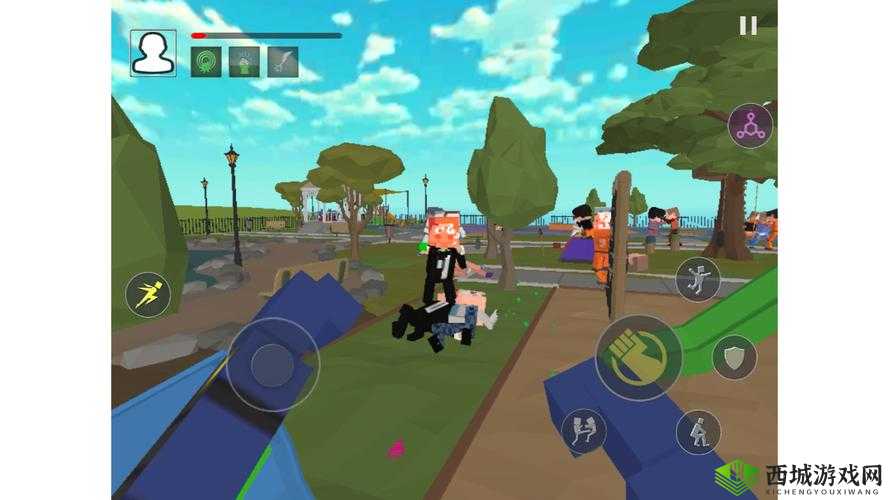Select the green fist power-up icon
This screenshot has height=500, width=889.
244,62
